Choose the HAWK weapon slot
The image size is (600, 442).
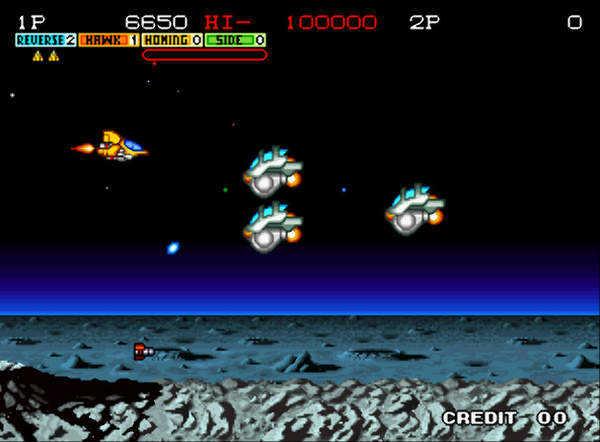[x=109, y=40]
